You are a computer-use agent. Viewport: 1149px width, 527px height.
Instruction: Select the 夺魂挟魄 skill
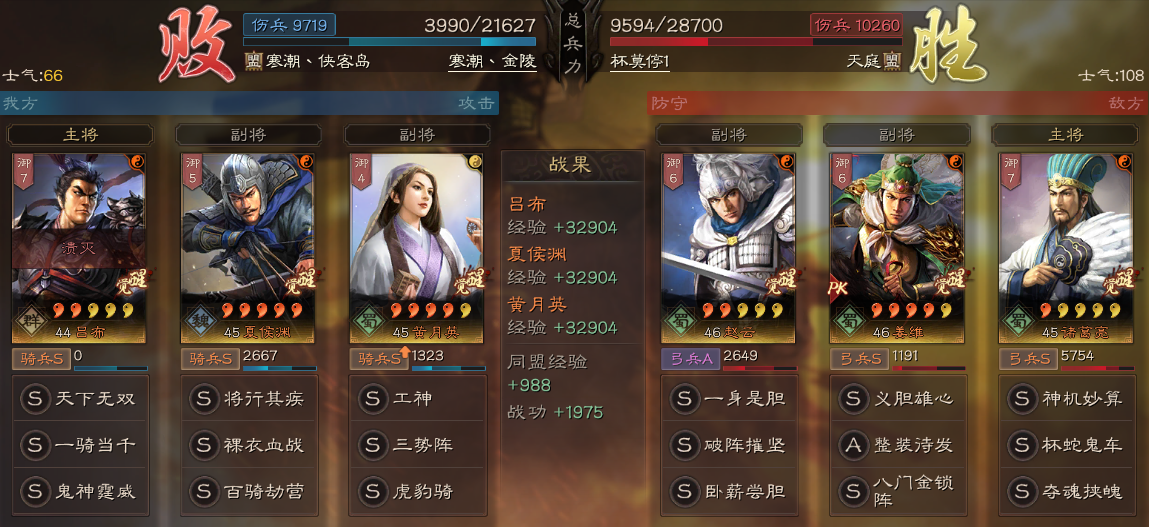tap(1066, 491)
